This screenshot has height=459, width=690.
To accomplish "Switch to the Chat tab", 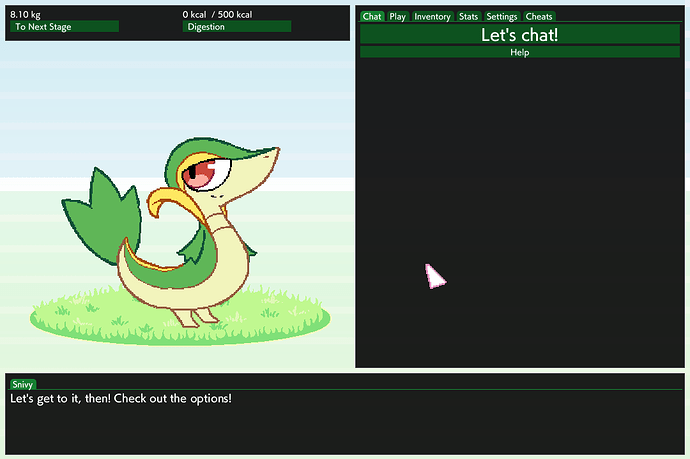I will pyautogui.click(x=372, y=17).
